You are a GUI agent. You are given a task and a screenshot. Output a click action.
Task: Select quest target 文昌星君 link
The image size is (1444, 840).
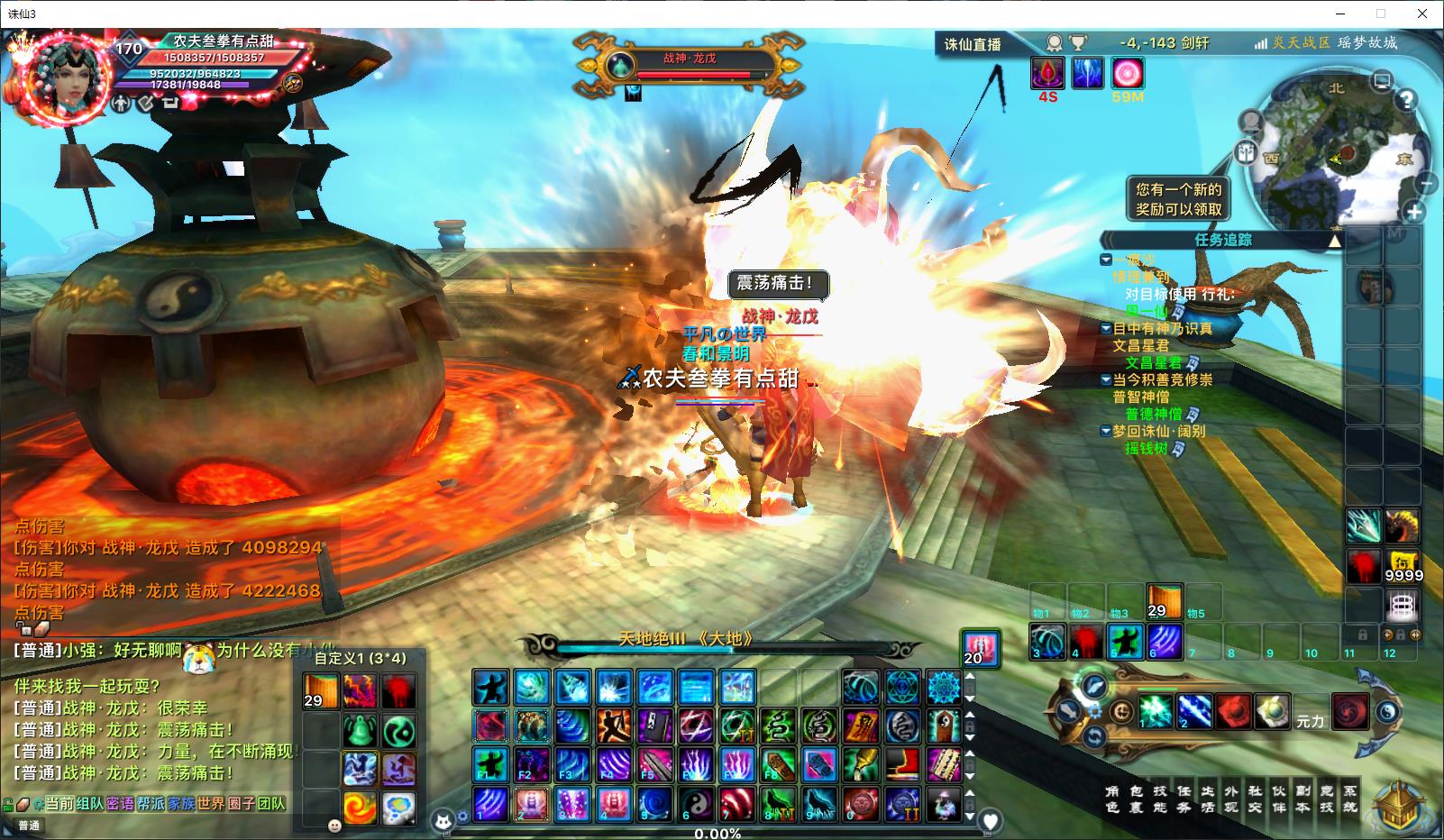pyautogui.click(x=1153, y=362)
